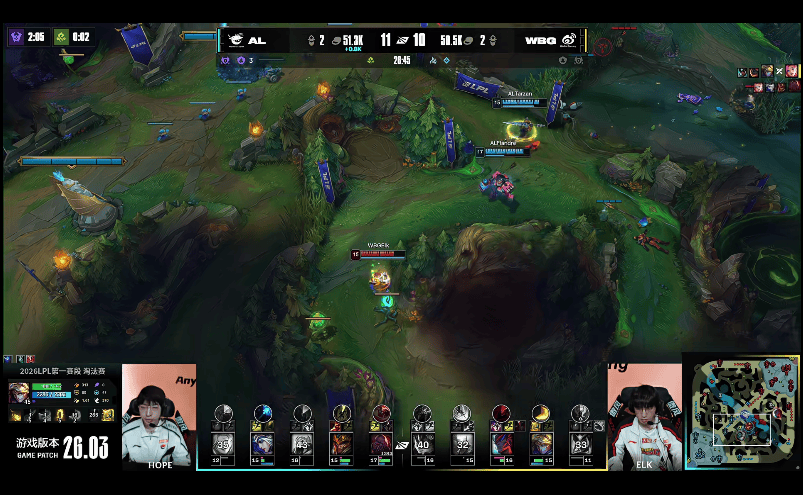Select the dead champion with 40 respawn timer
The width and height of the screenshot is (803, 495).
point(422,443)
